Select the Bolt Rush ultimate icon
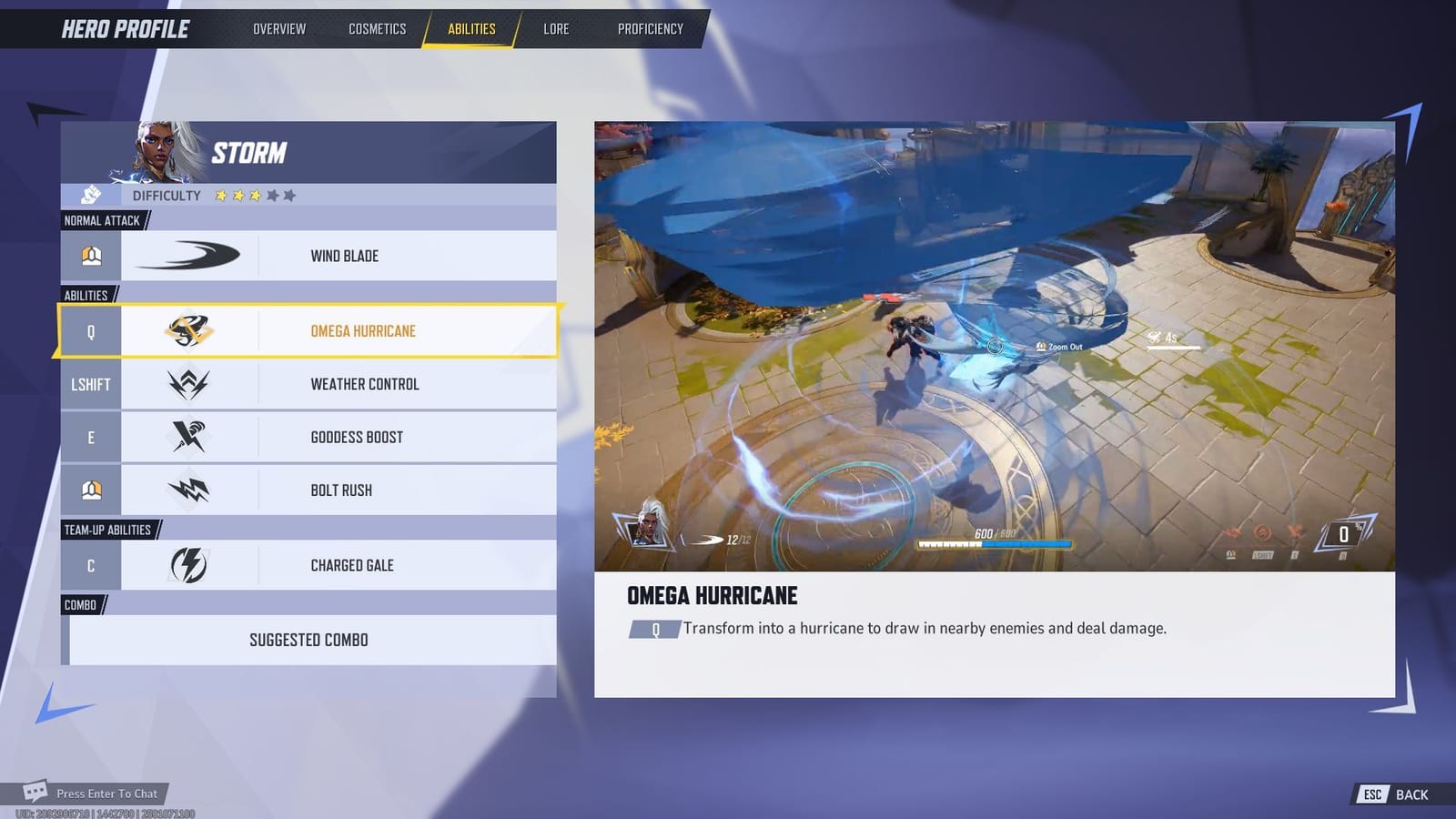The image size is (1456, 819). pyautogui.click(x=190, y=490)
